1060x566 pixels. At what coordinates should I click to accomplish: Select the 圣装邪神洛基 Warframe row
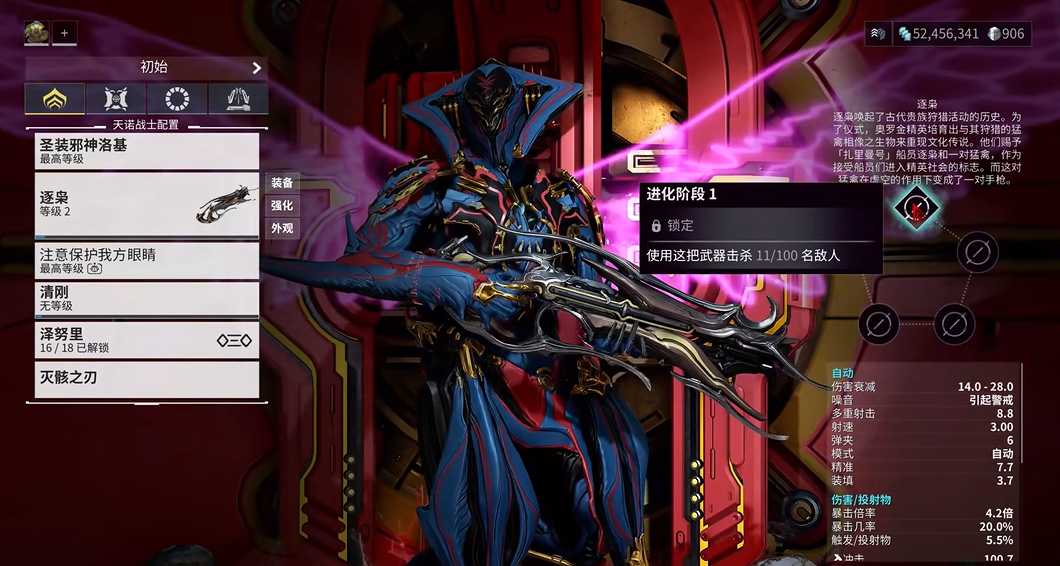point(147,151)
